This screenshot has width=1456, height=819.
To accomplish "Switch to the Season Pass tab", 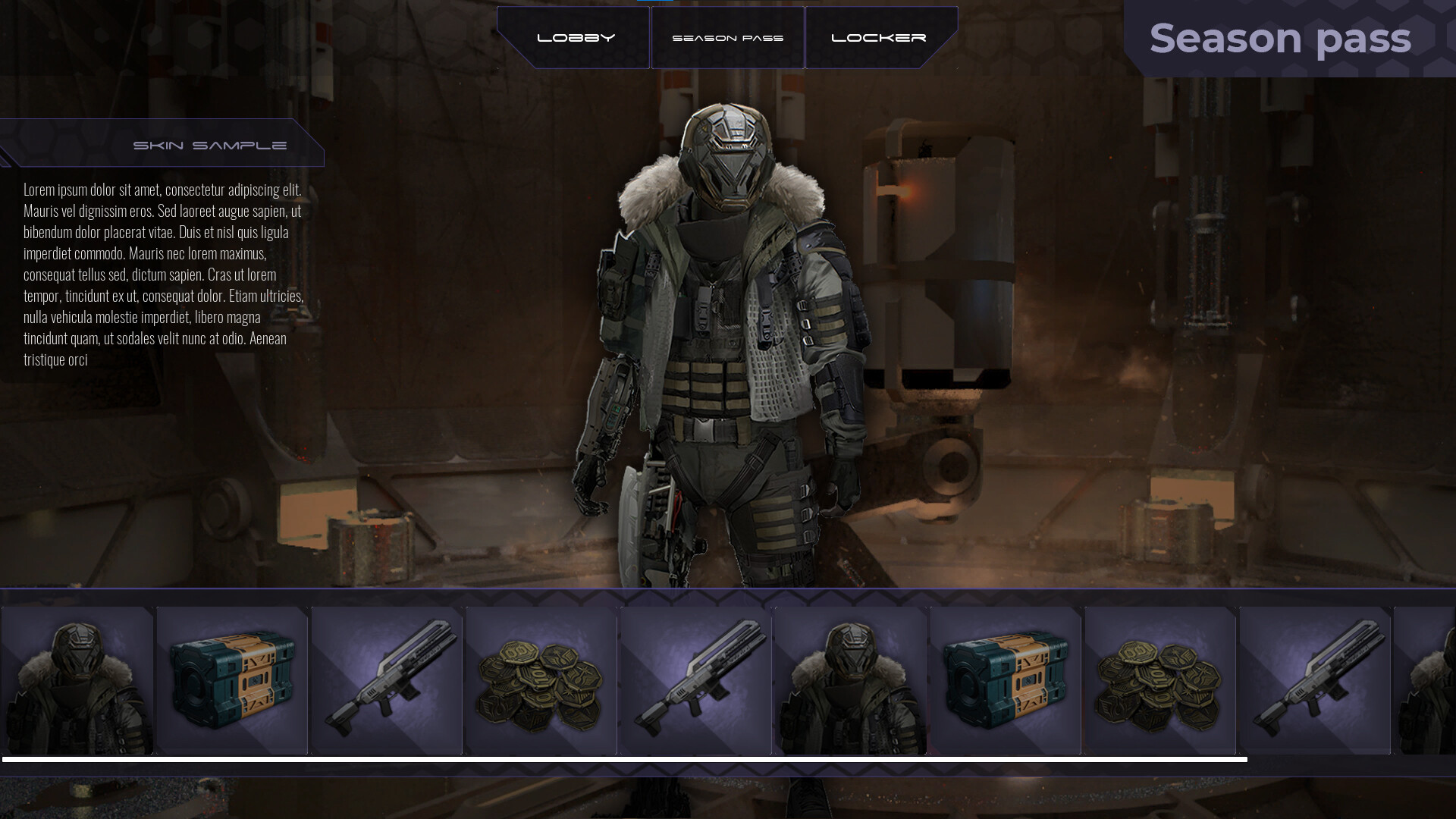I will 727,38.
